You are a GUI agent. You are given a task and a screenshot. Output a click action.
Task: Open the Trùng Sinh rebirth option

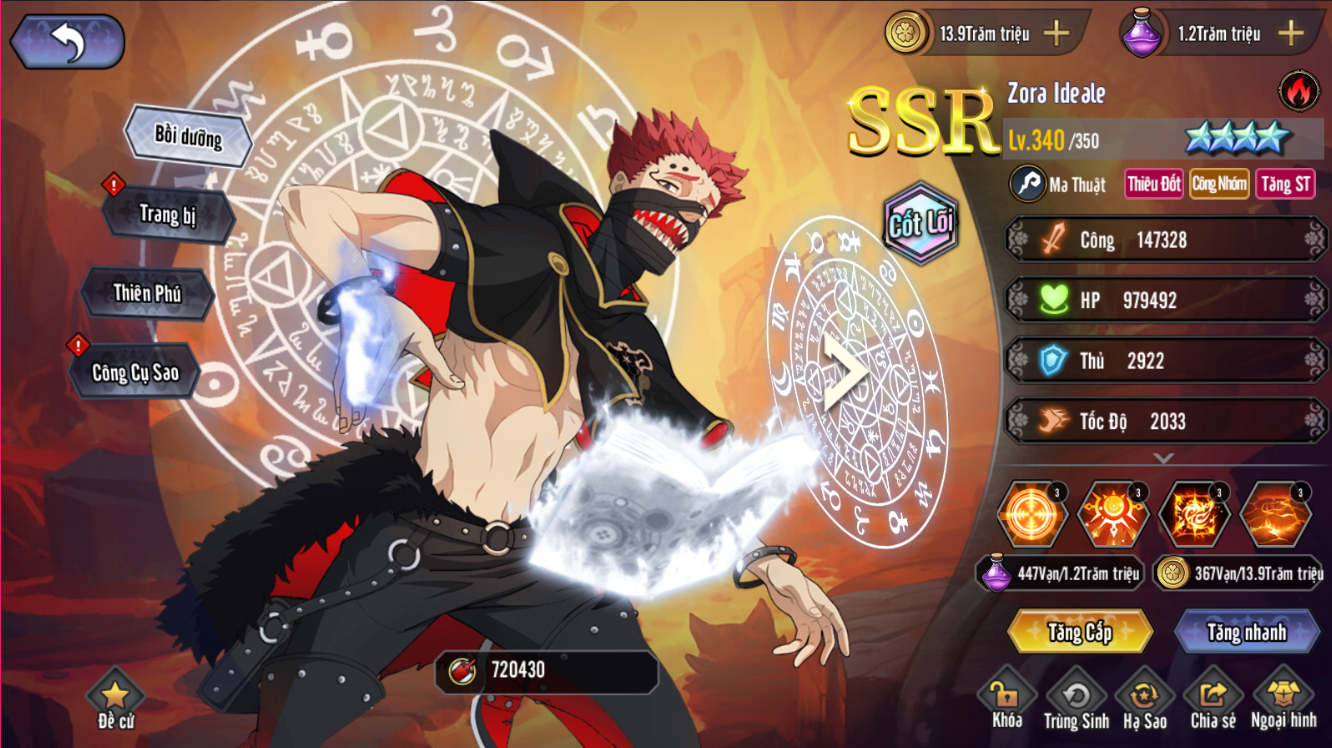[1076, 698]
